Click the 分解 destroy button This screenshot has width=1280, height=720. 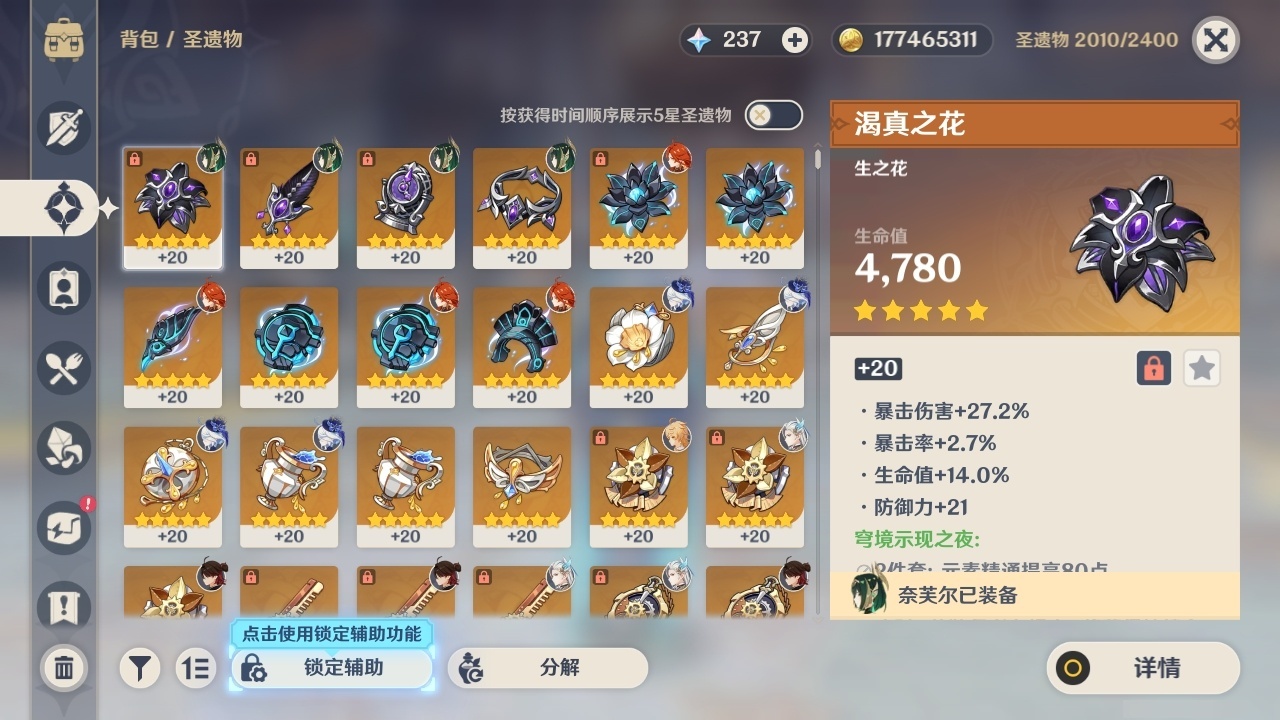(545, 668)
